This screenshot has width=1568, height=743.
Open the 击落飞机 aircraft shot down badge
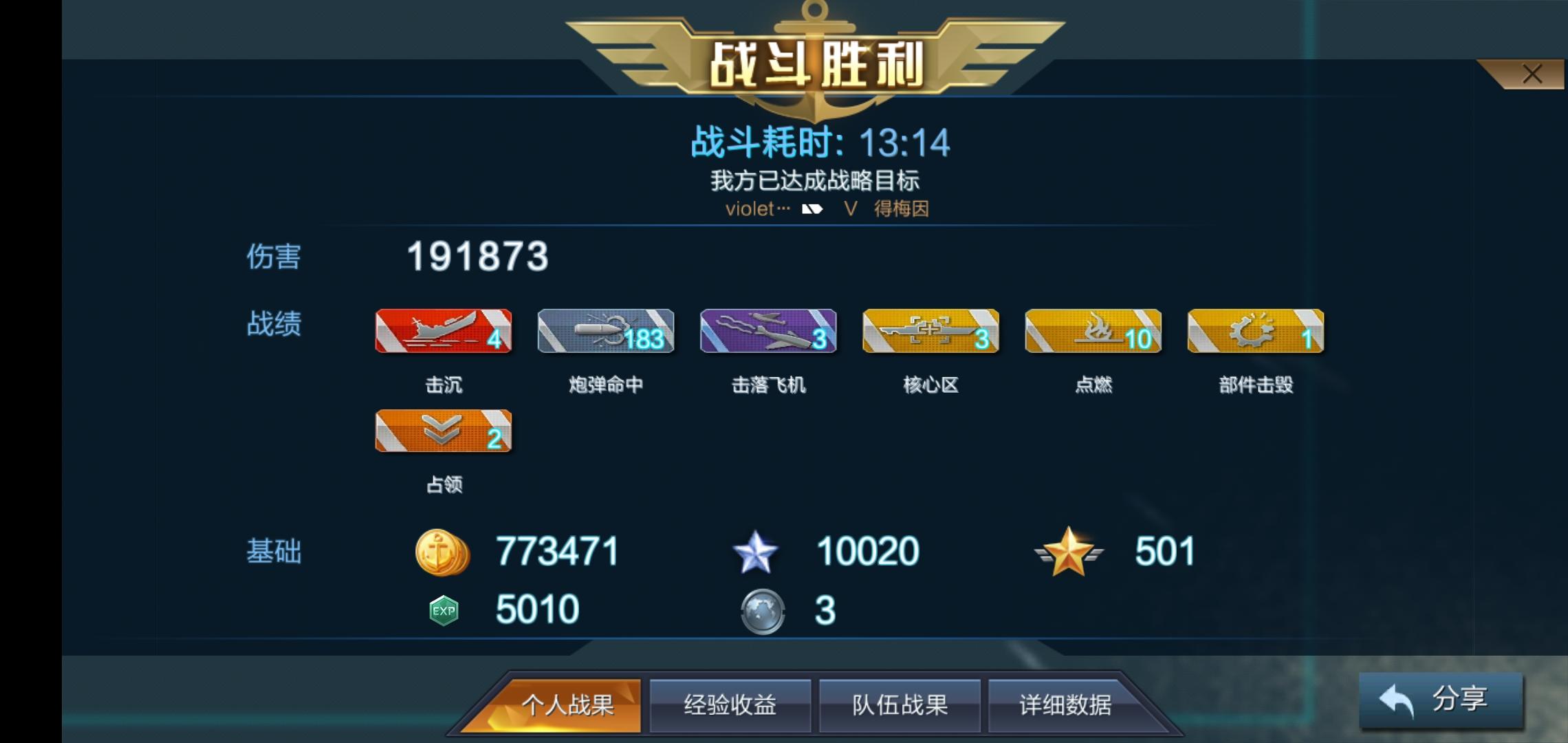coord(768,332)
